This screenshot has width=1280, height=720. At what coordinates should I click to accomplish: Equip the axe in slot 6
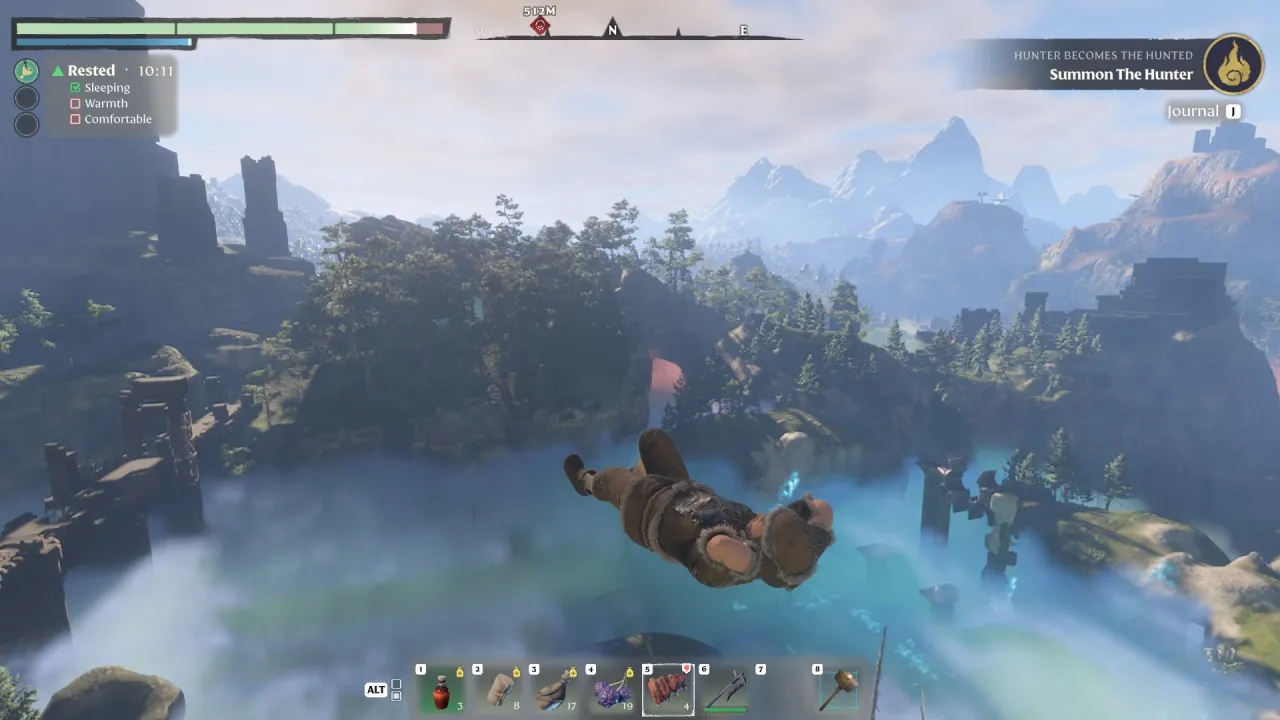point(725,691)
